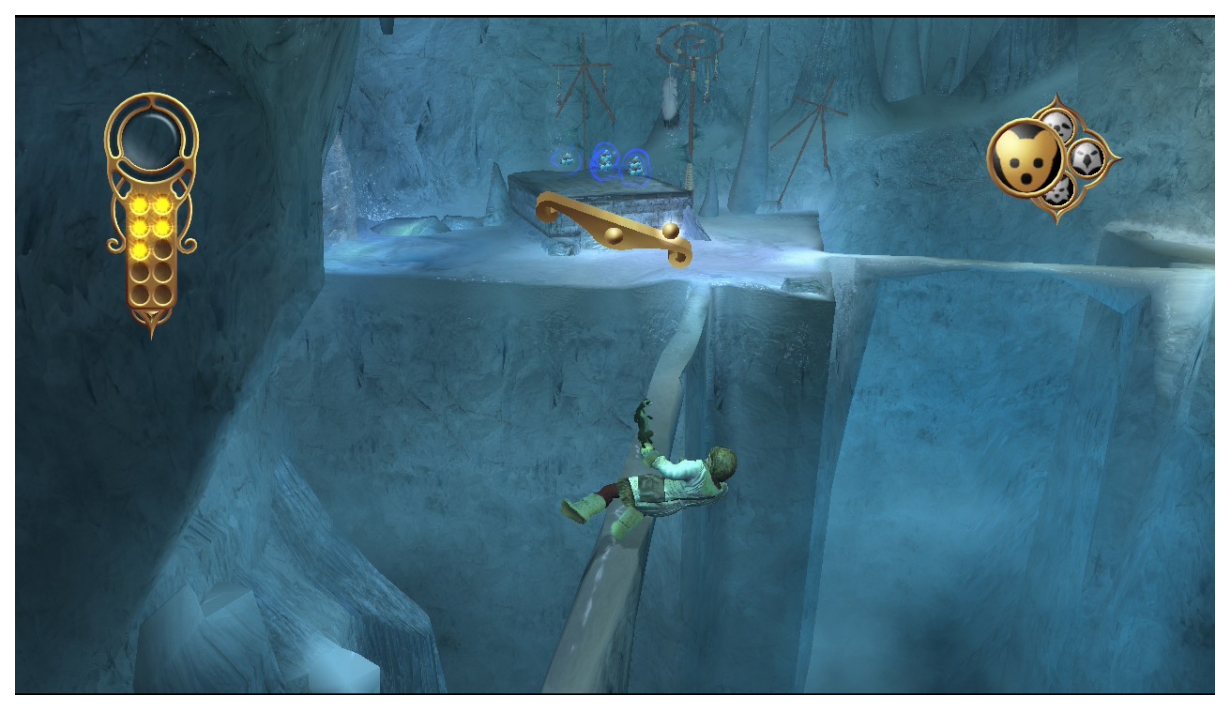This screenshot has width=1230, height=710.
Task: Choose the hawk form icon
Action: 1087,156
